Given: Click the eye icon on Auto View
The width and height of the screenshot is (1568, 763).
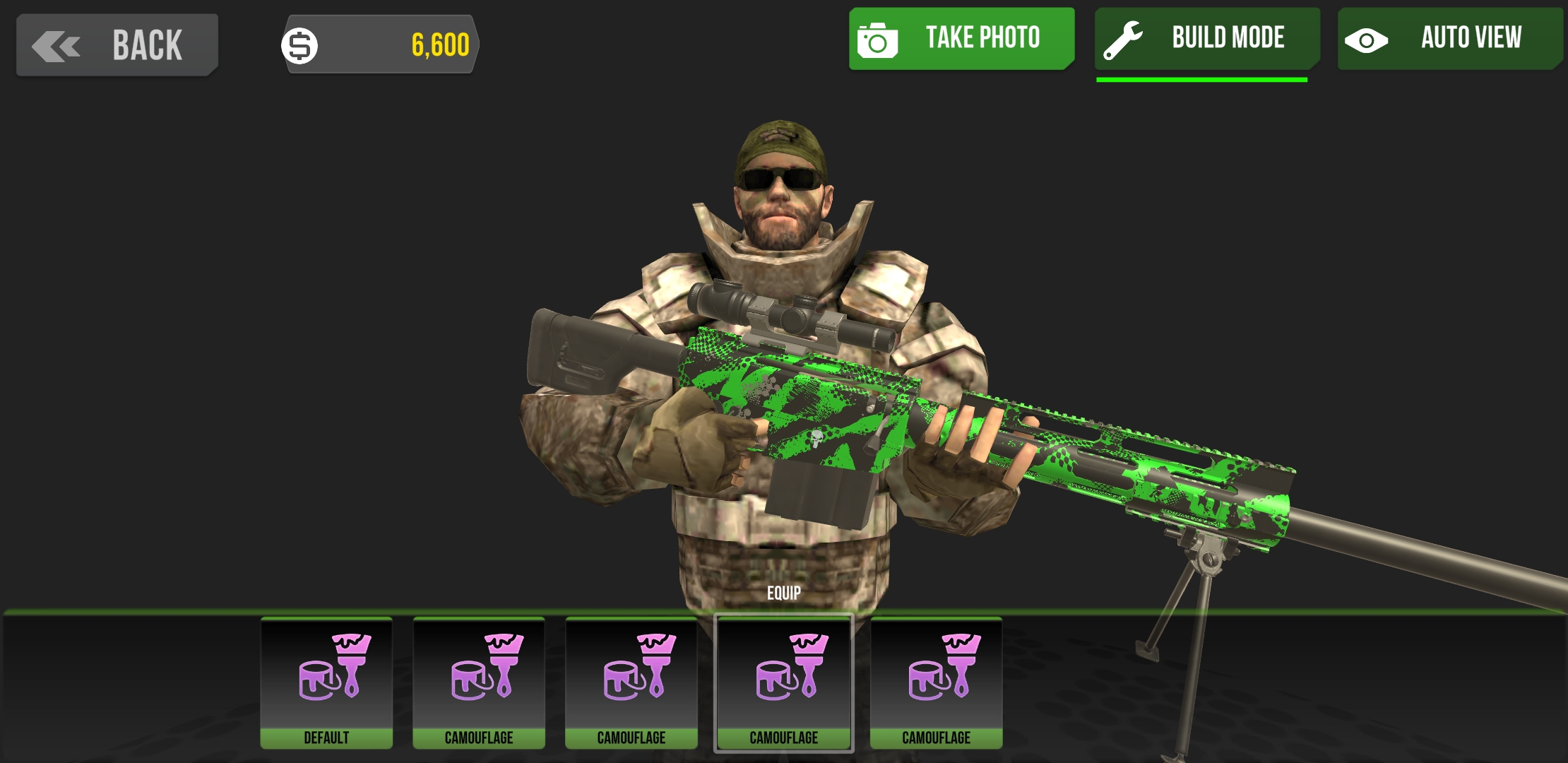Looking at the screenshot, I should [x=1367, y=39].
